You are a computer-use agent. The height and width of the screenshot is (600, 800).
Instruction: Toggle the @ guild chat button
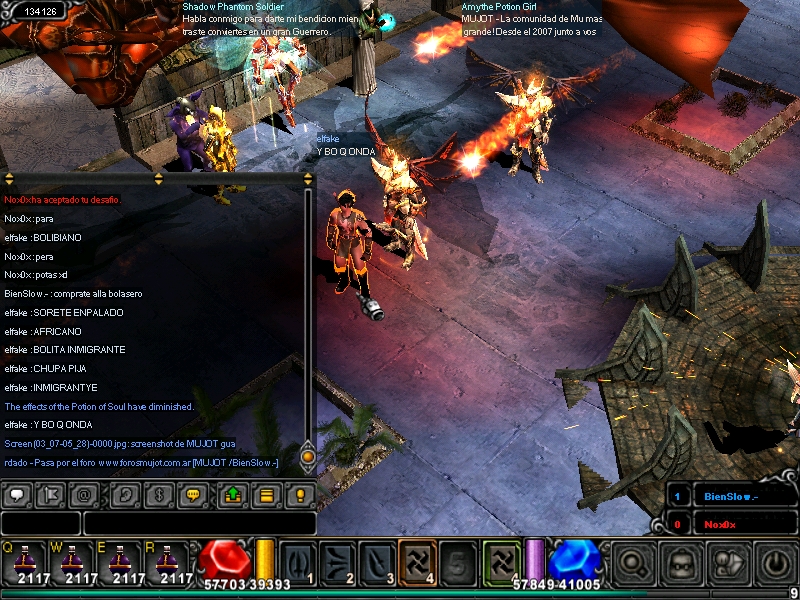click(x=83, y=494)
